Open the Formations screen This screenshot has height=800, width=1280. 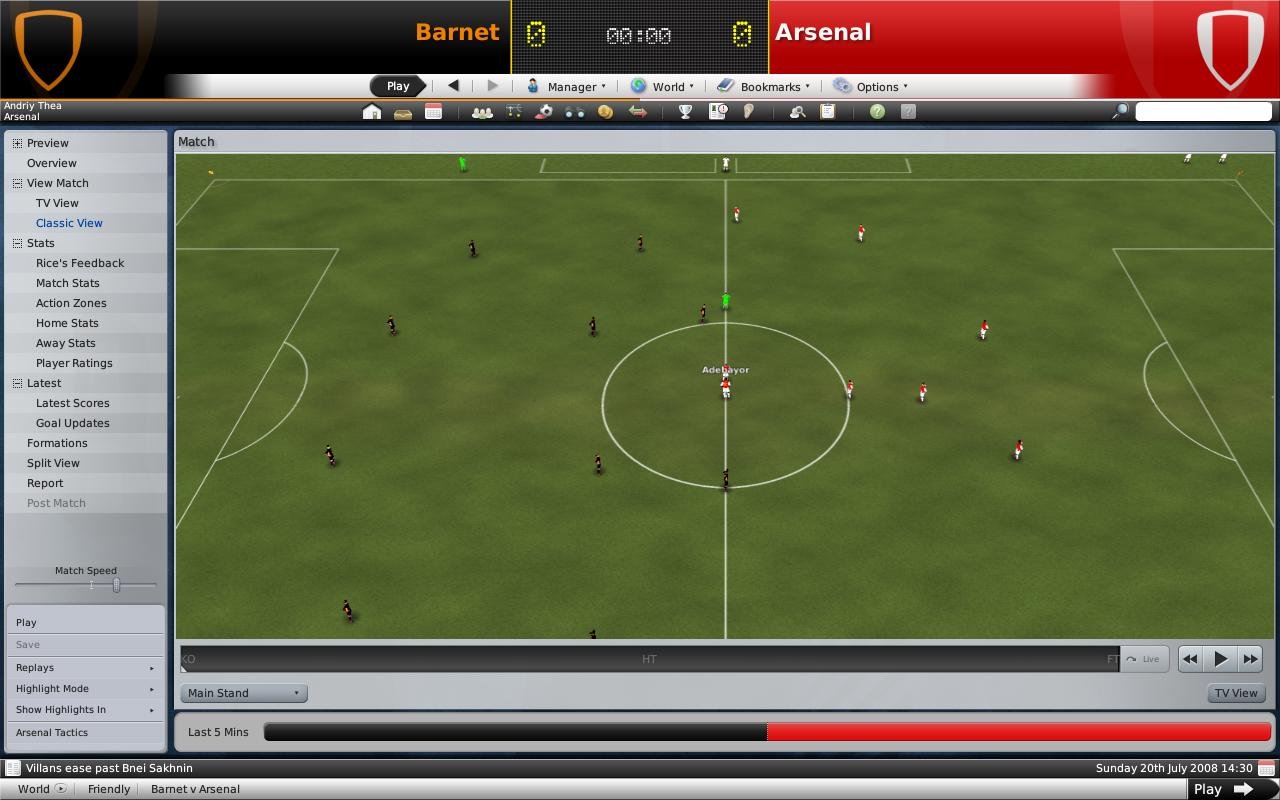point(57,443)
